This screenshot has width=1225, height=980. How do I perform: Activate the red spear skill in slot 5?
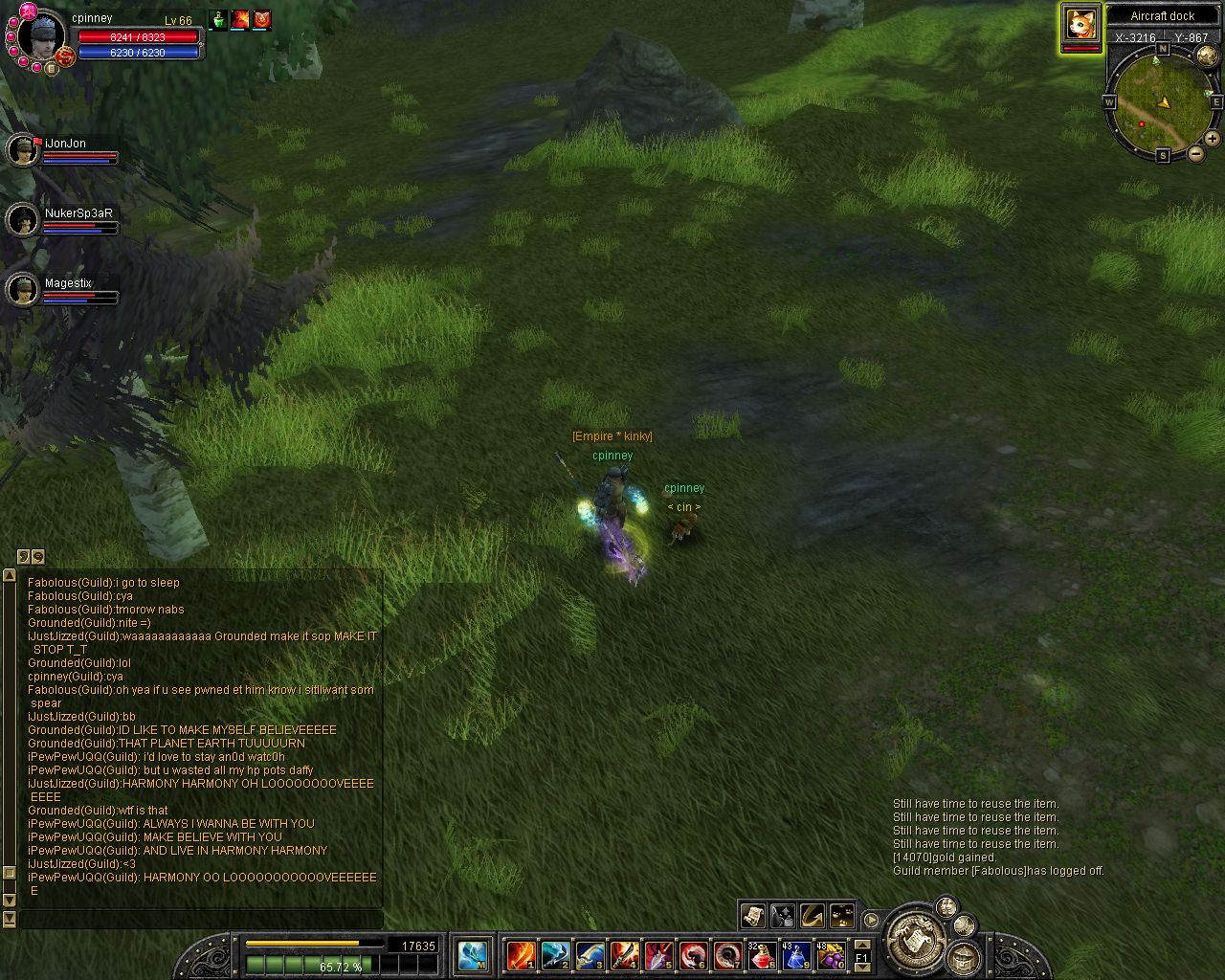click(658, 954)
